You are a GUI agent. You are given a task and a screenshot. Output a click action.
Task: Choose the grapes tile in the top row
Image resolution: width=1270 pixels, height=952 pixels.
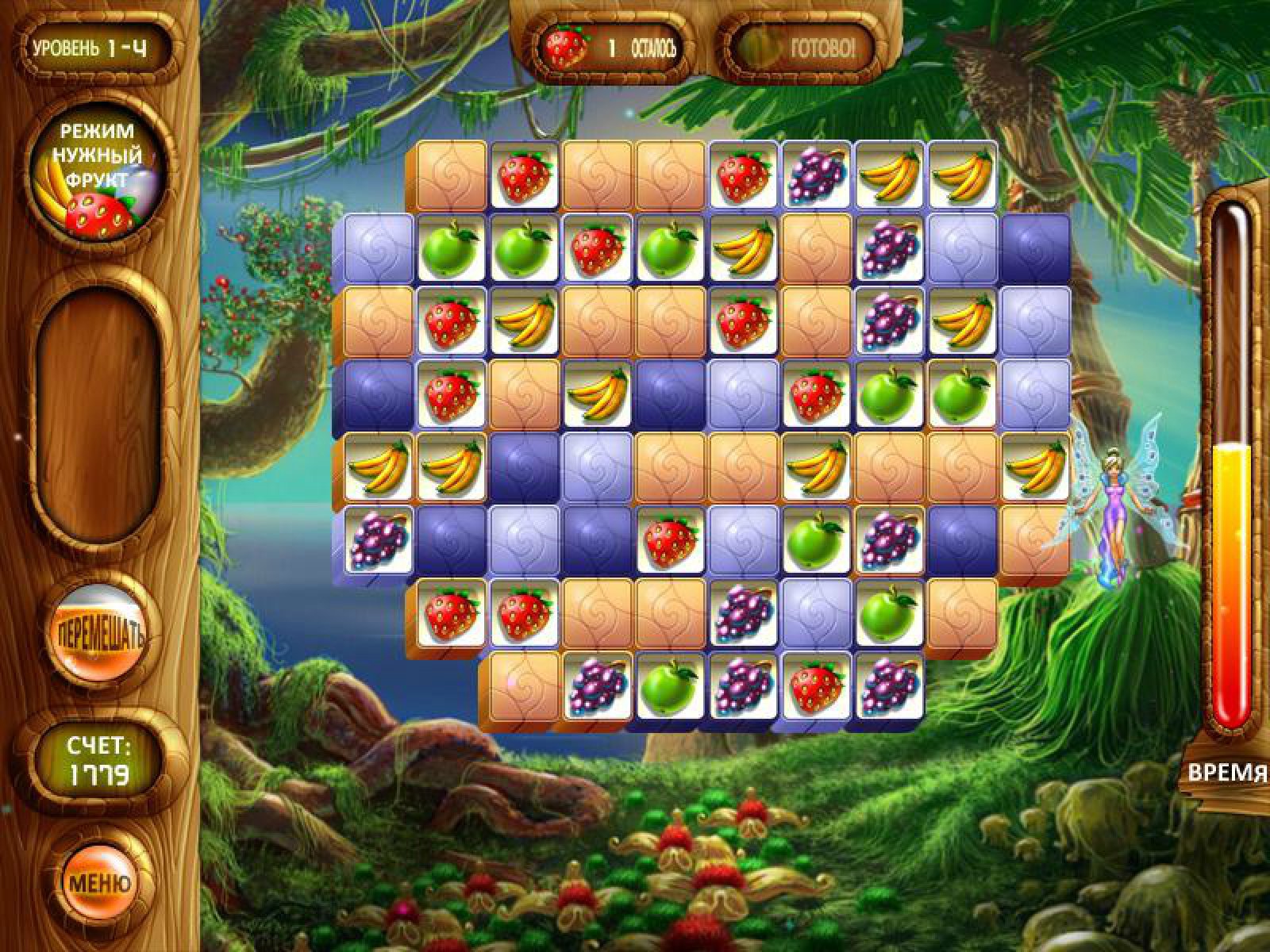point(815,176)
